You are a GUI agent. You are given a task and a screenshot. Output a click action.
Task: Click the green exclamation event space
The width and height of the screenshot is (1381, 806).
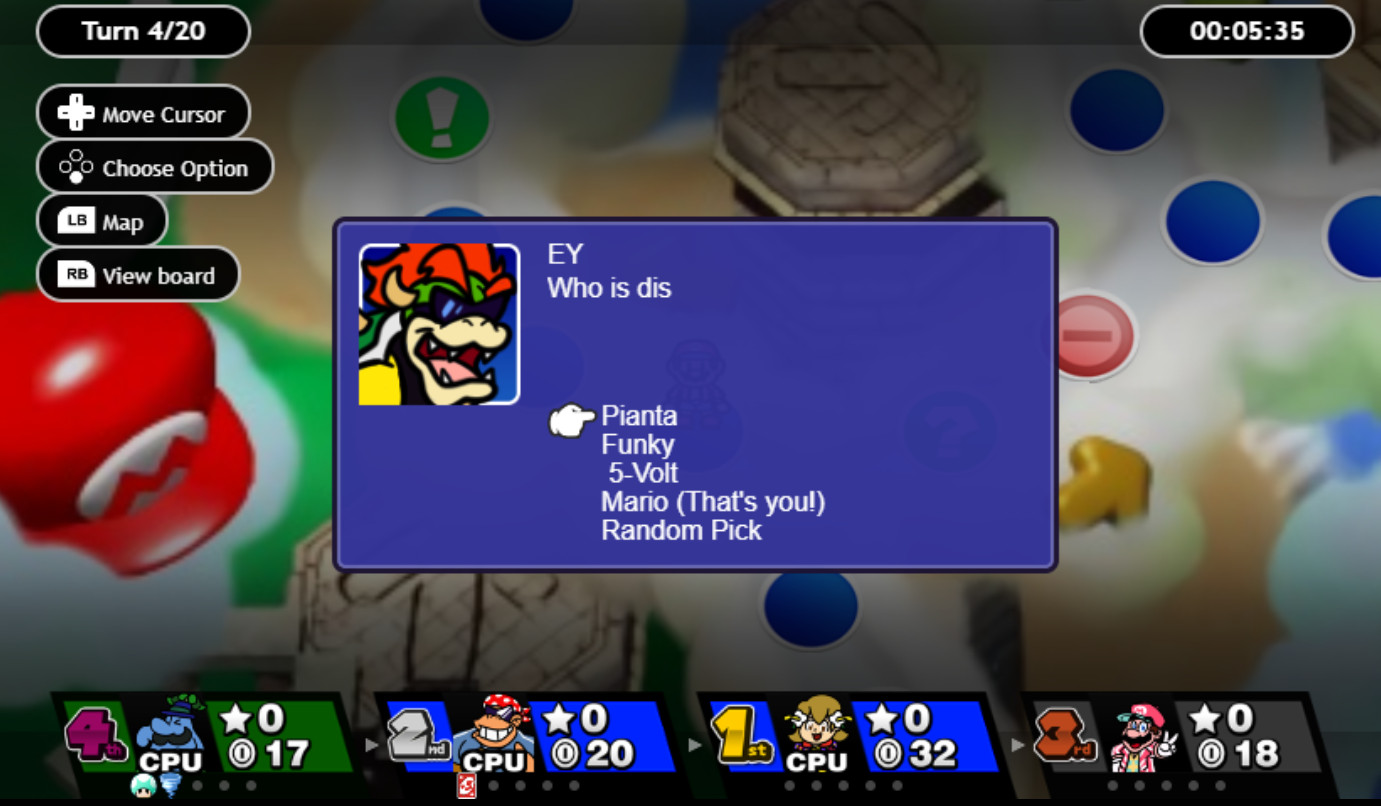click(x=440, y=118)
